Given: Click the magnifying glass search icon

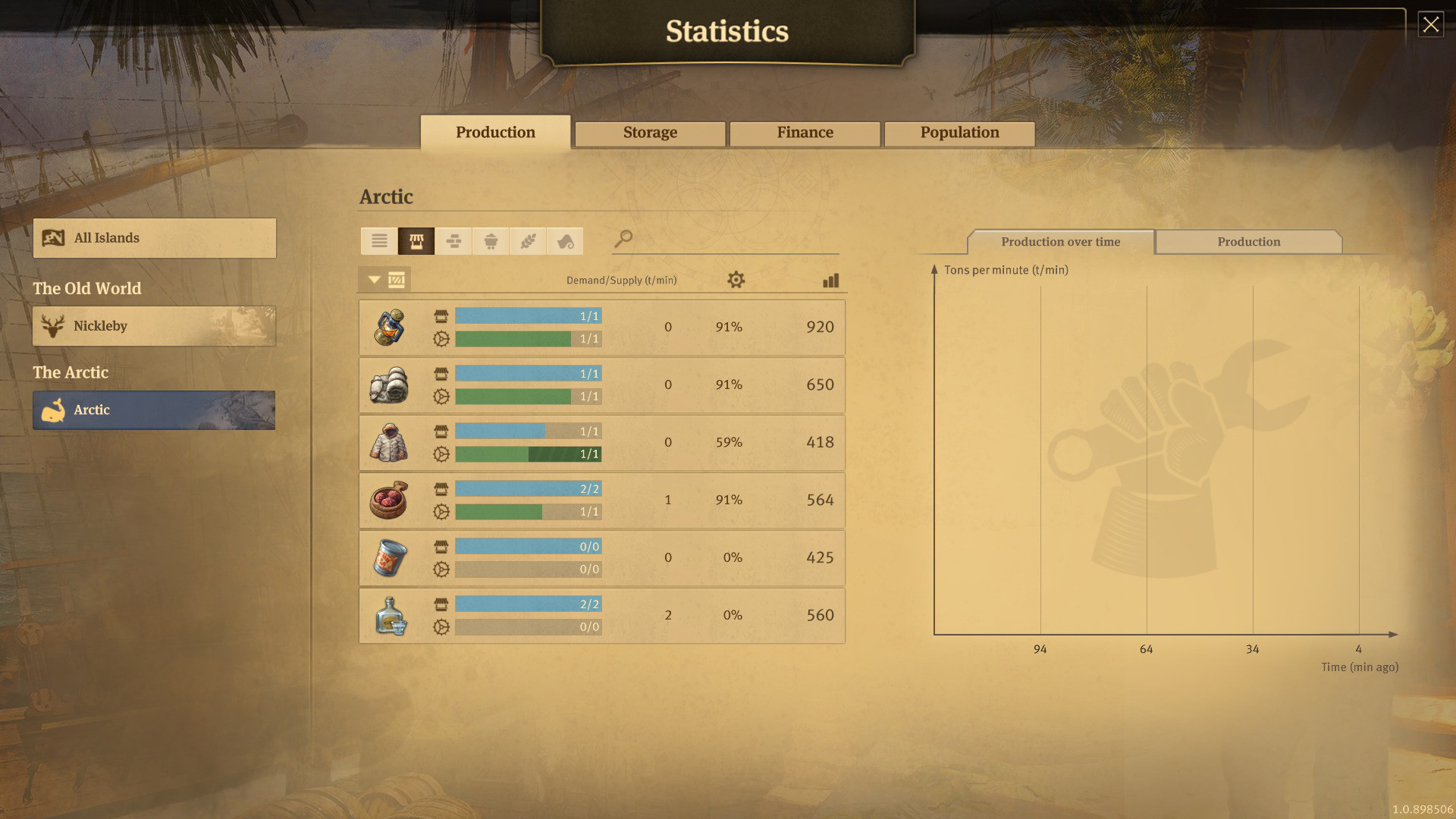Looking at the screenshot, I should [623, 240].
